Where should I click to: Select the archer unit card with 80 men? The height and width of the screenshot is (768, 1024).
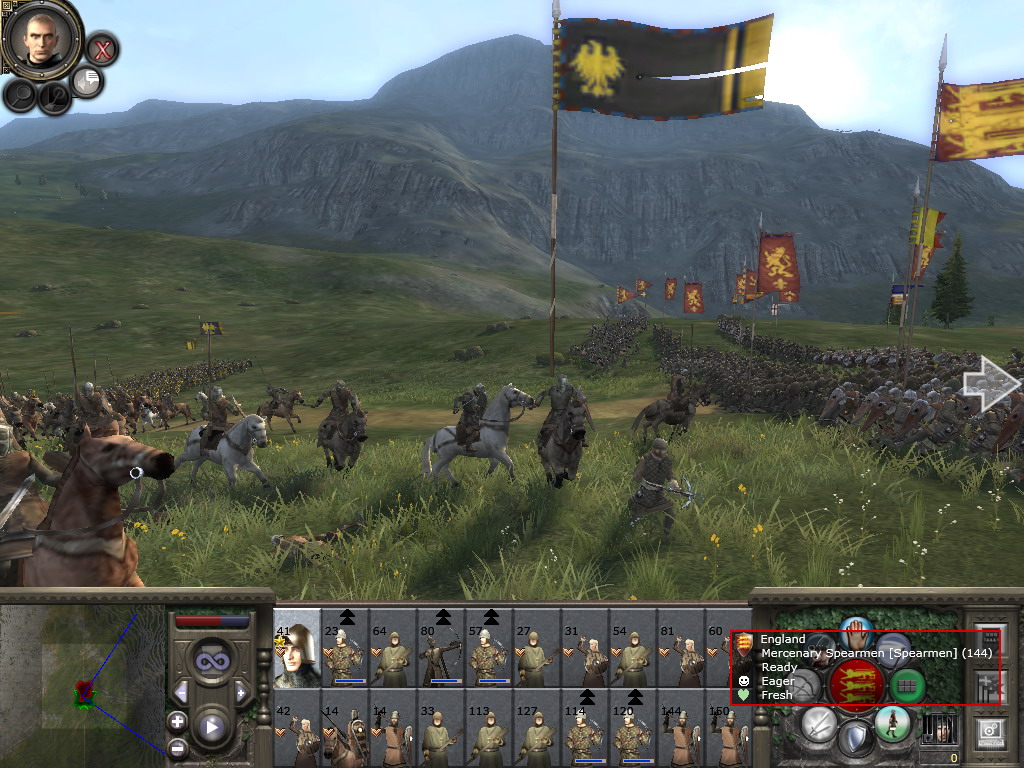[x=441, y=650]
